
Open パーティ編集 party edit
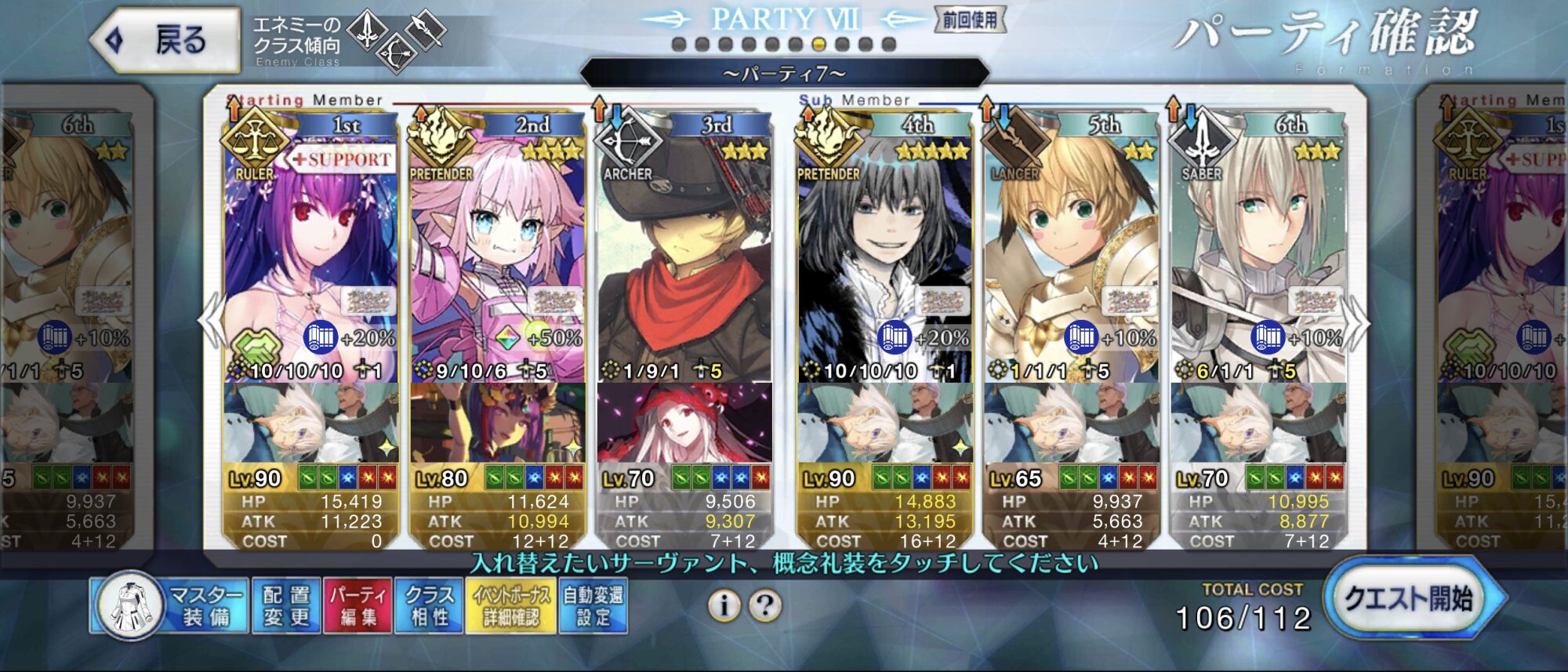pos(358,605)
